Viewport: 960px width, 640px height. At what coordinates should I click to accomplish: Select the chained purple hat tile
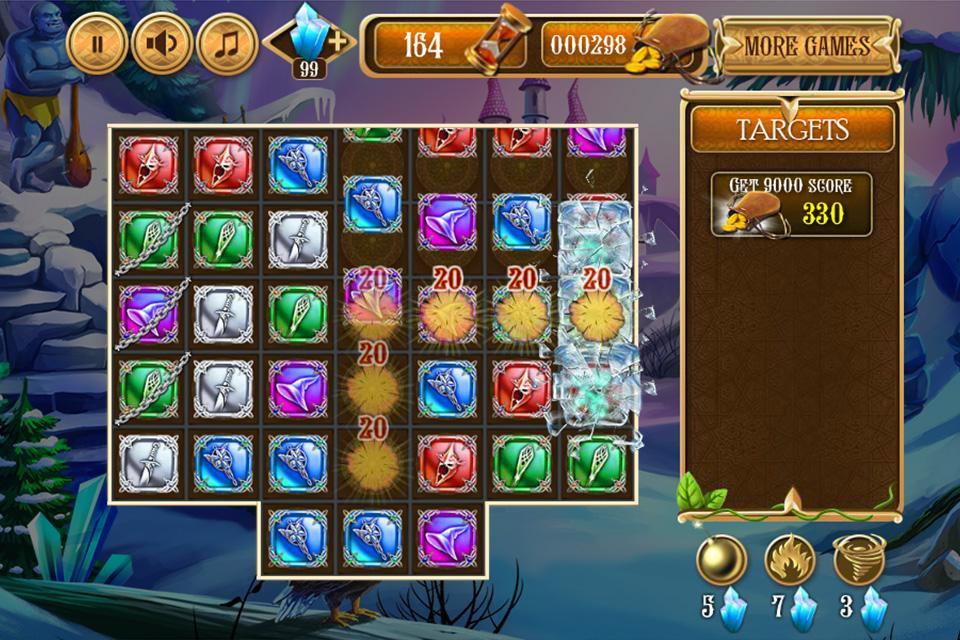click(x=149, y=314)
